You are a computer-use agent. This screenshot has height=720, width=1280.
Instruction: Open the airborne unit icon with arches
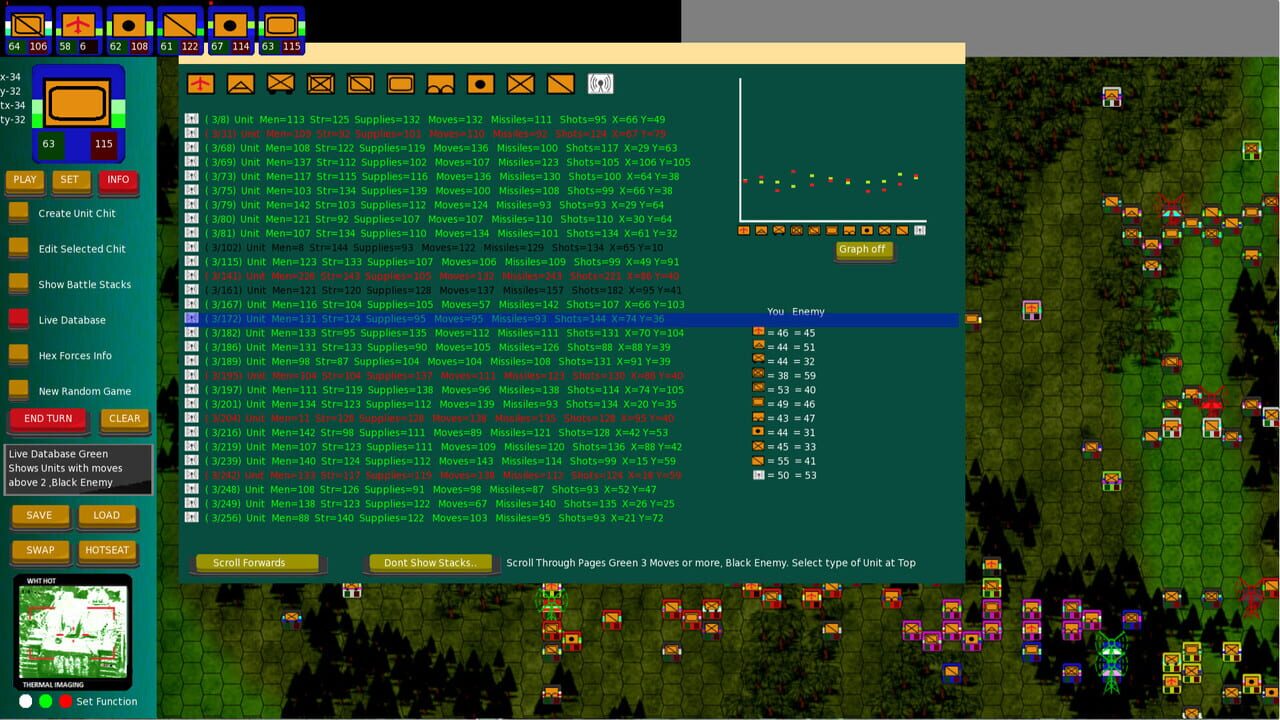[441, 83]
